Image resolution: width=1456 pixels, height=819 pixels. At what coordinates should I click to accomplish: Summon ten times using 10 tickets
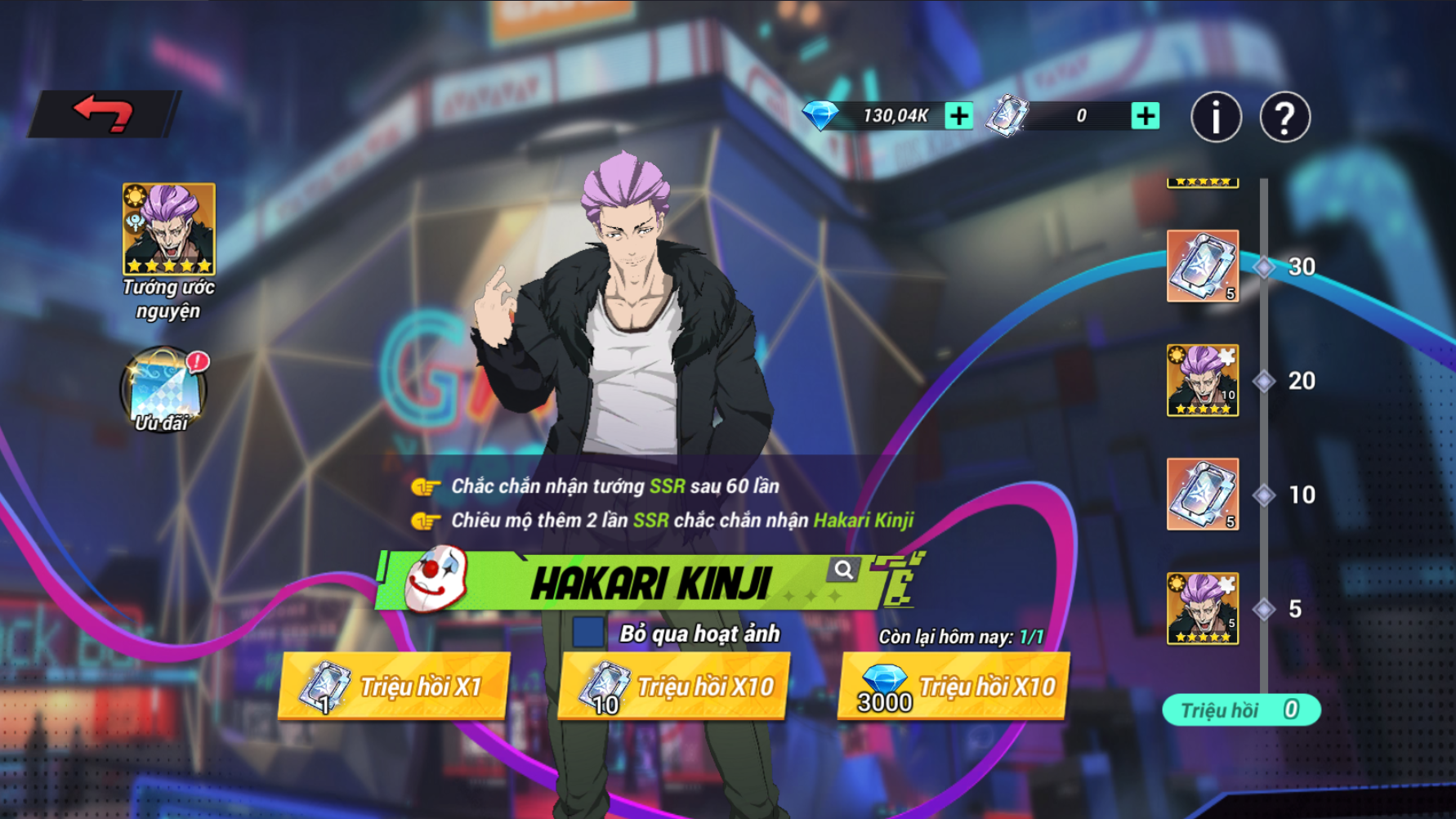pos(674,687)
